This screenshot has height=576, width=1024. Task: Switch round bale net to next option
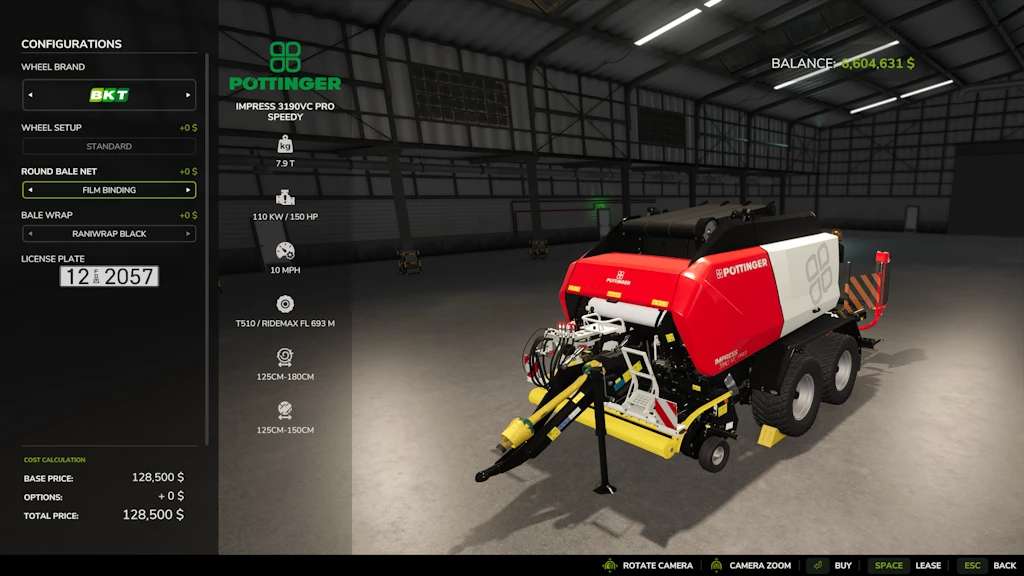point(188,190)
